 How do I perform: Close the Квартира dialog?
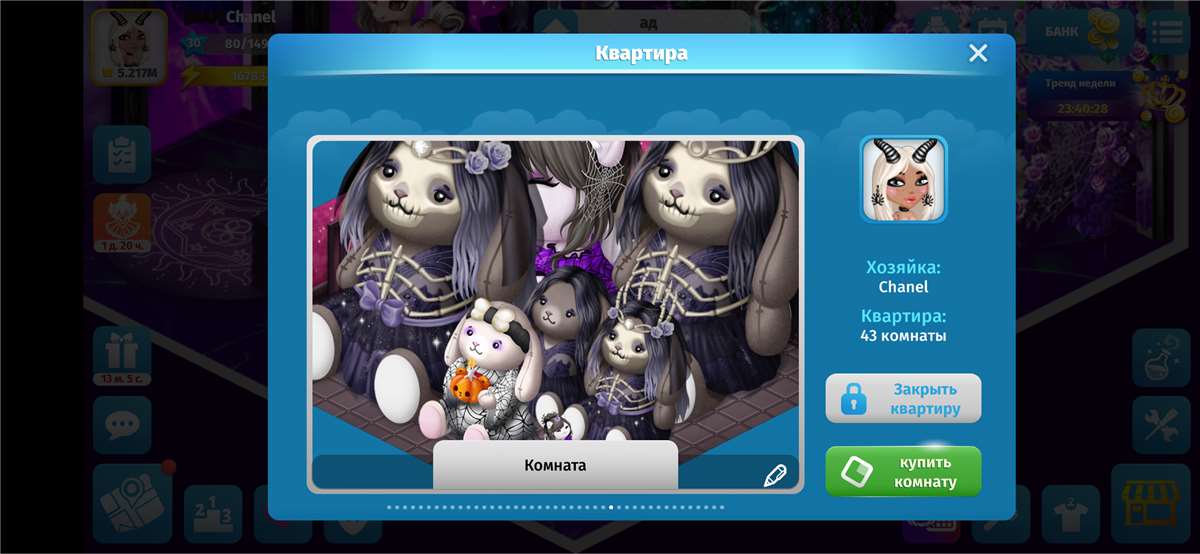[x=978, y=54]
